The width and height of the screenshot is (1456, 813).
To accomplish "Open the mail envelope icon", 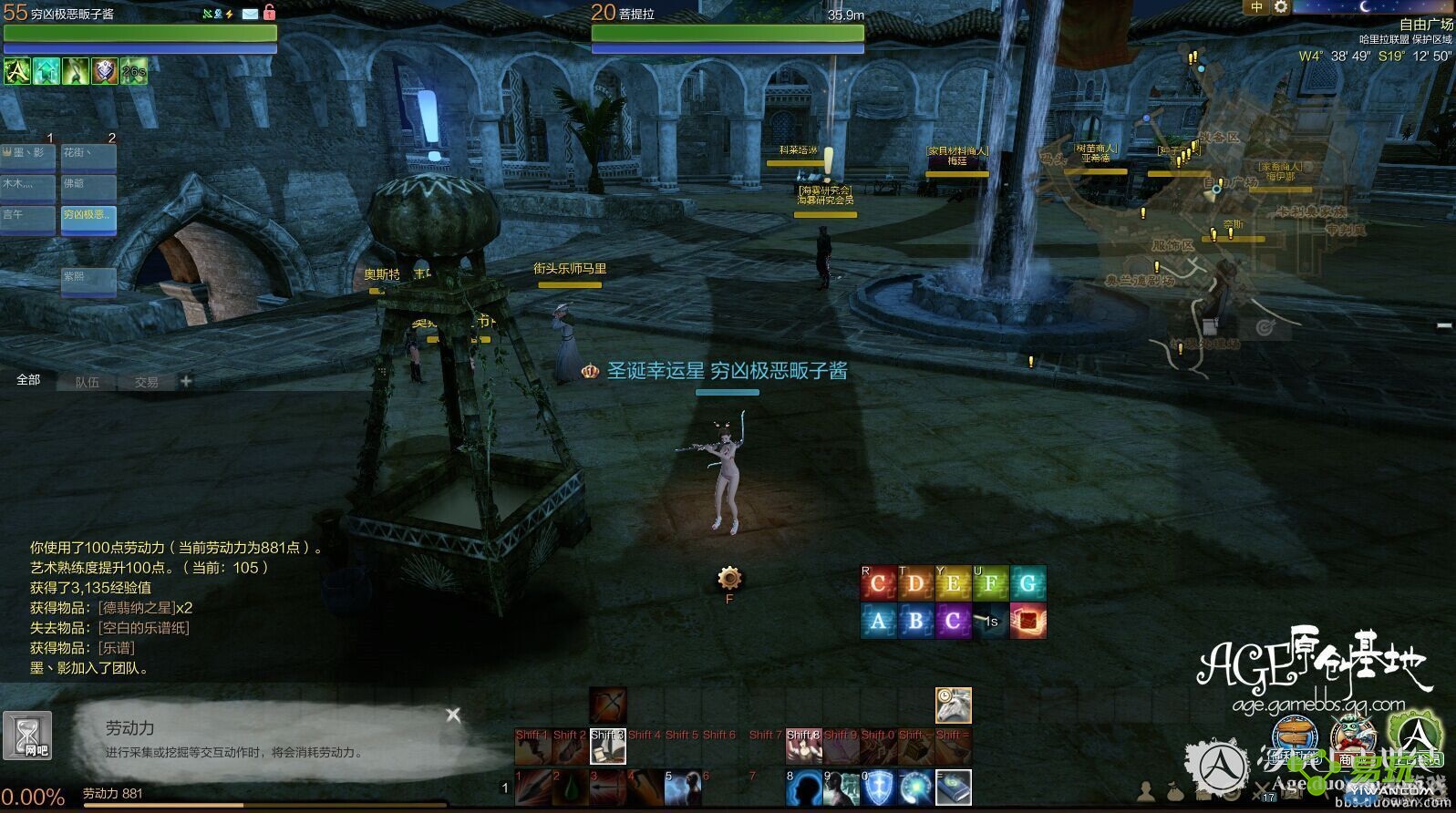I will (250, 14).
